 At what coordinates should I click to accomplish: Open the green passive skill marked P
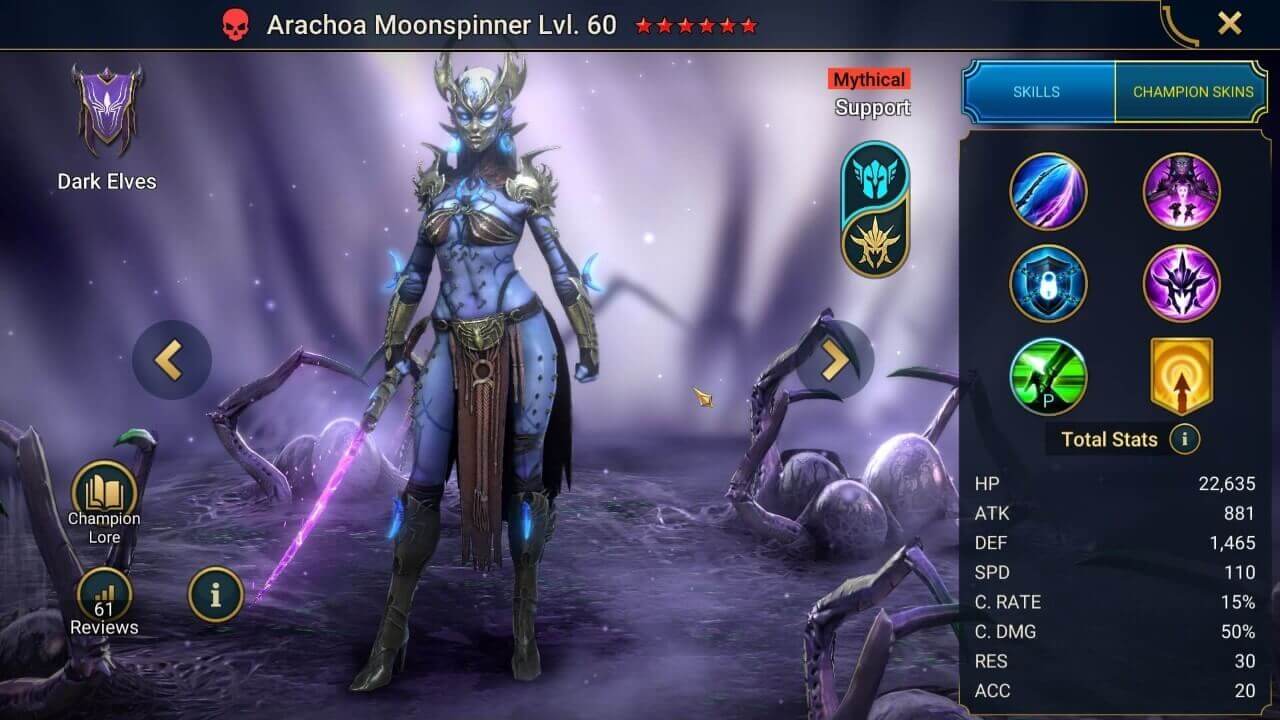click(x=1048, y=376)
